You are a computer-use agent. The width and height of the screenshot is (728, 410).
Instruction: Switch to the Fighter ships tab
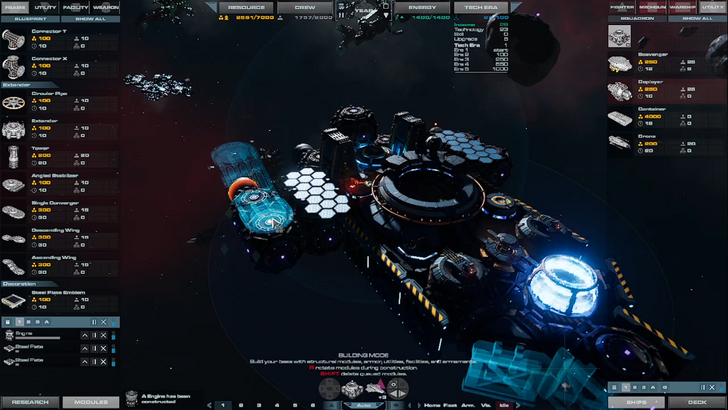click(x=622, y=7)
